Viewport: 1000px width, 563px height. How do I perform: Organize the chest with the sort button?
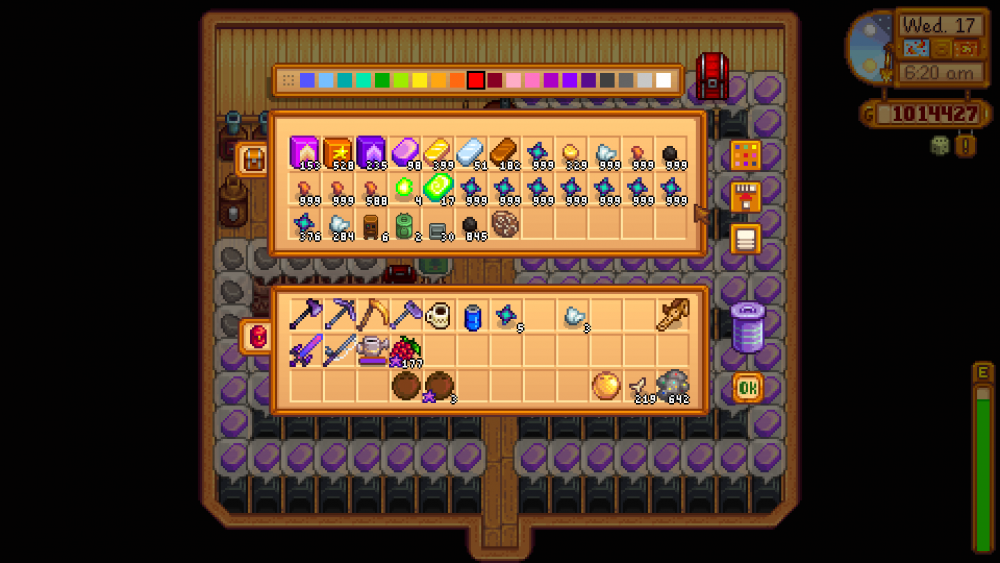(745, 239)
